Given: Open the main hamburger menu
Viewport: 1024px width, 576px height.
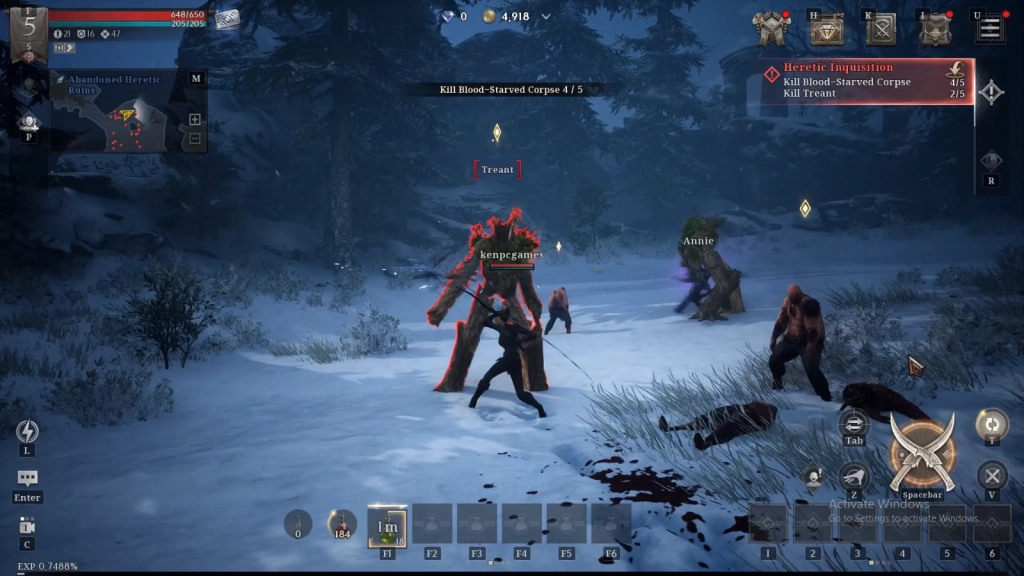Looking at the screenshot, I should pyautogui.click(x=990, y=29).
